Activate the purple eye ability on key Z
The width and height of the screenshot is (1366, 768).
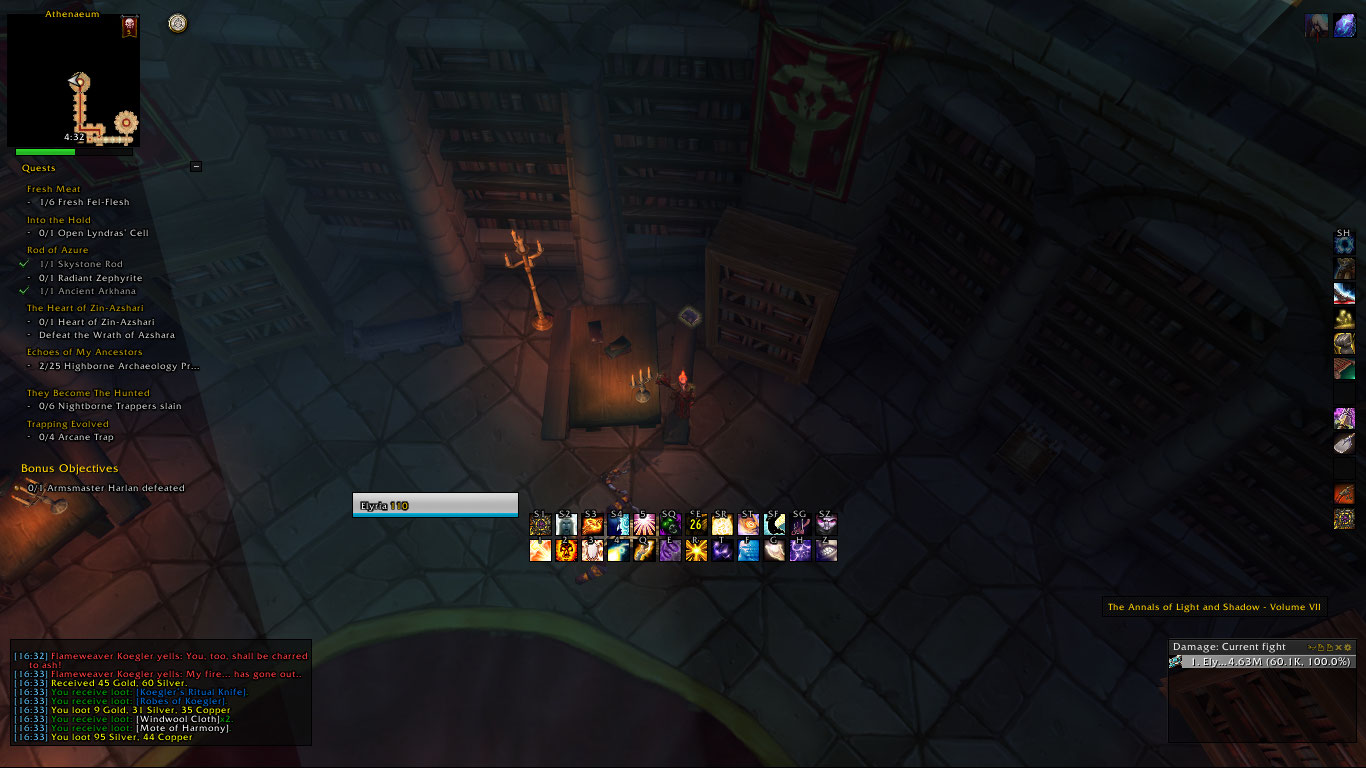coord(826,550)
